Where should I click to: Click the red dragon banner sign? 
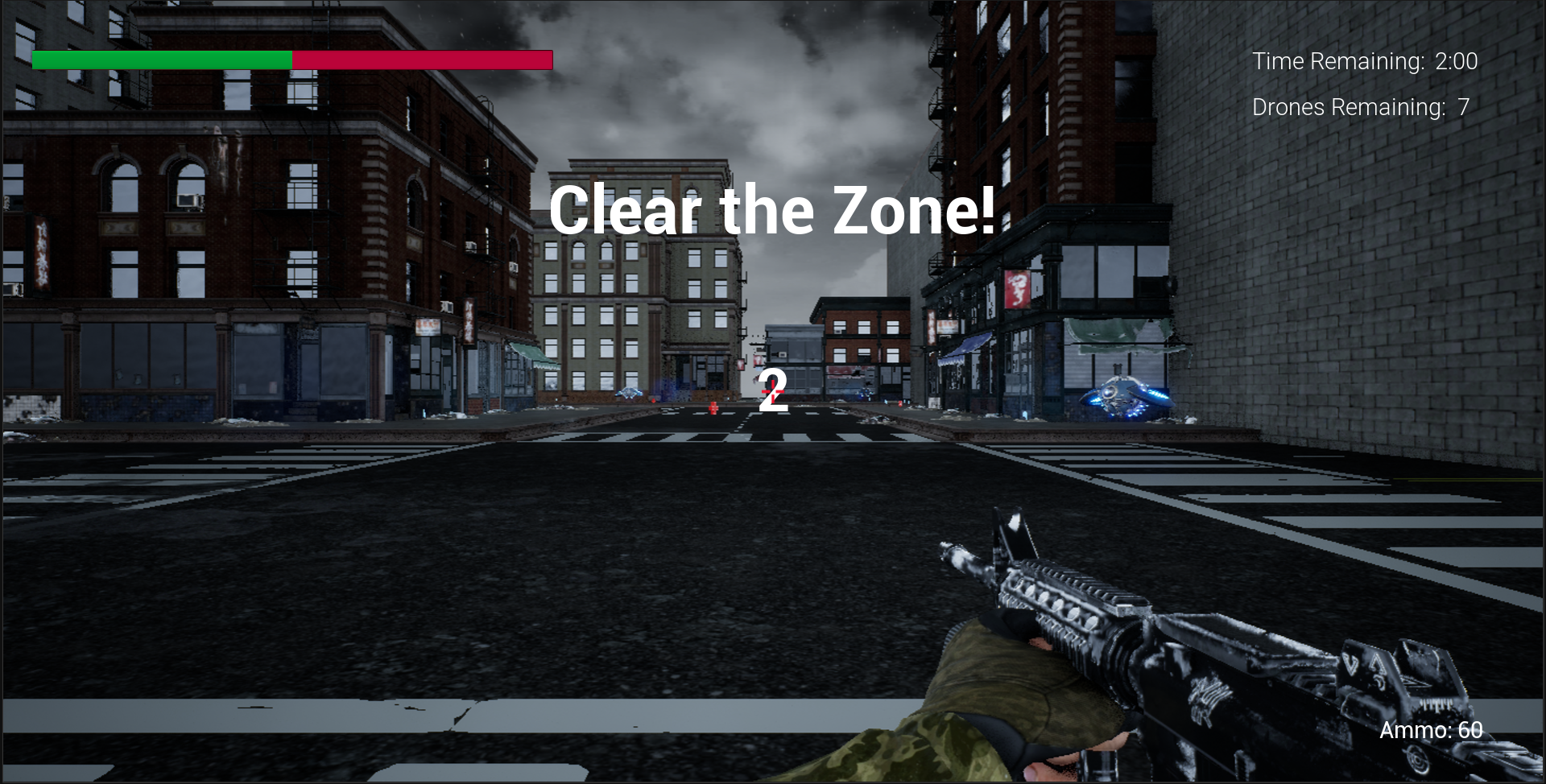tap(1017, 288)
